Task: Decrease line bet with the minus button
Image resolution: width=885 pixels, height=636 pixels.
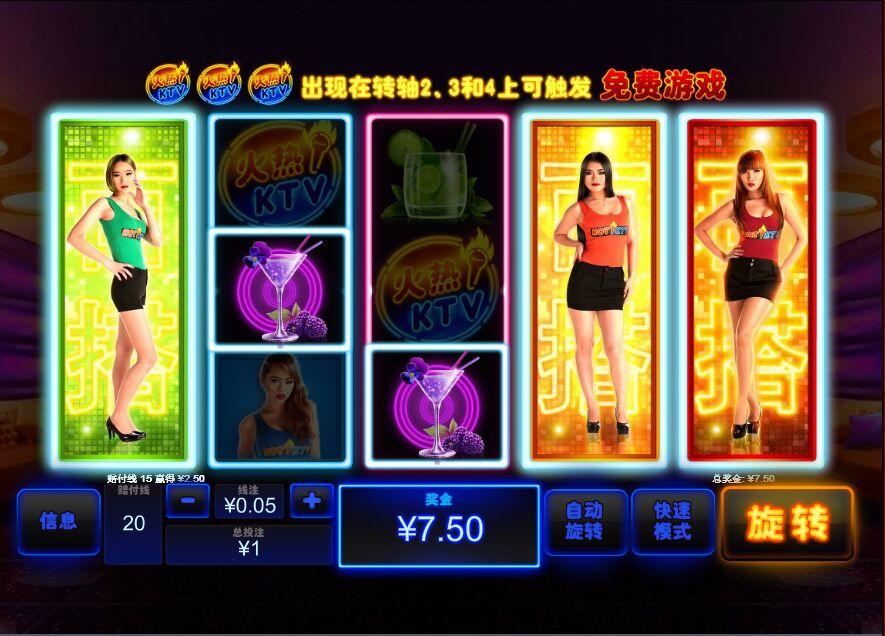Action: 187,500
